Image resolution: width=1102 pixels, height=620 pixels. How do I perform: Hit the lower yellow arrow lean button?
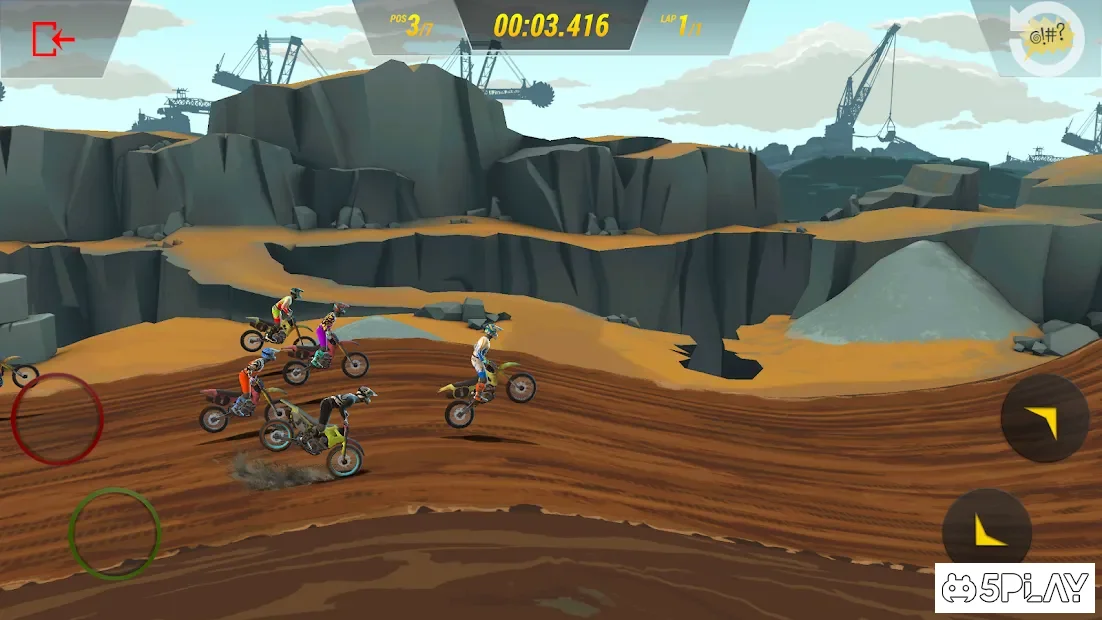pos(987,531)
